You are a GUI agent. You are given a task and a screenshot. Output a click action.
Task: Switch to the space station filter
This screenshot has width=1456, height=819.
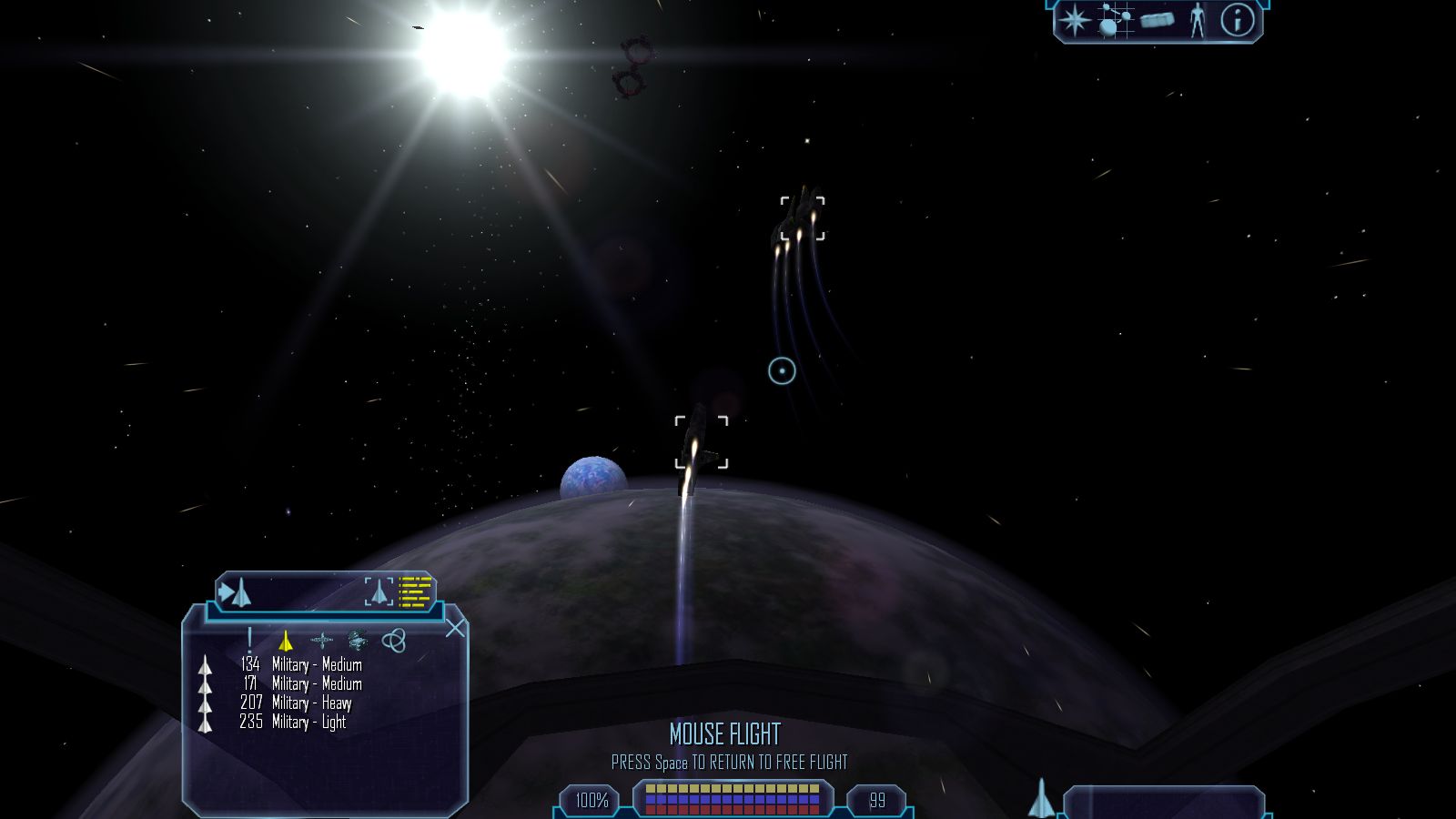321,641
